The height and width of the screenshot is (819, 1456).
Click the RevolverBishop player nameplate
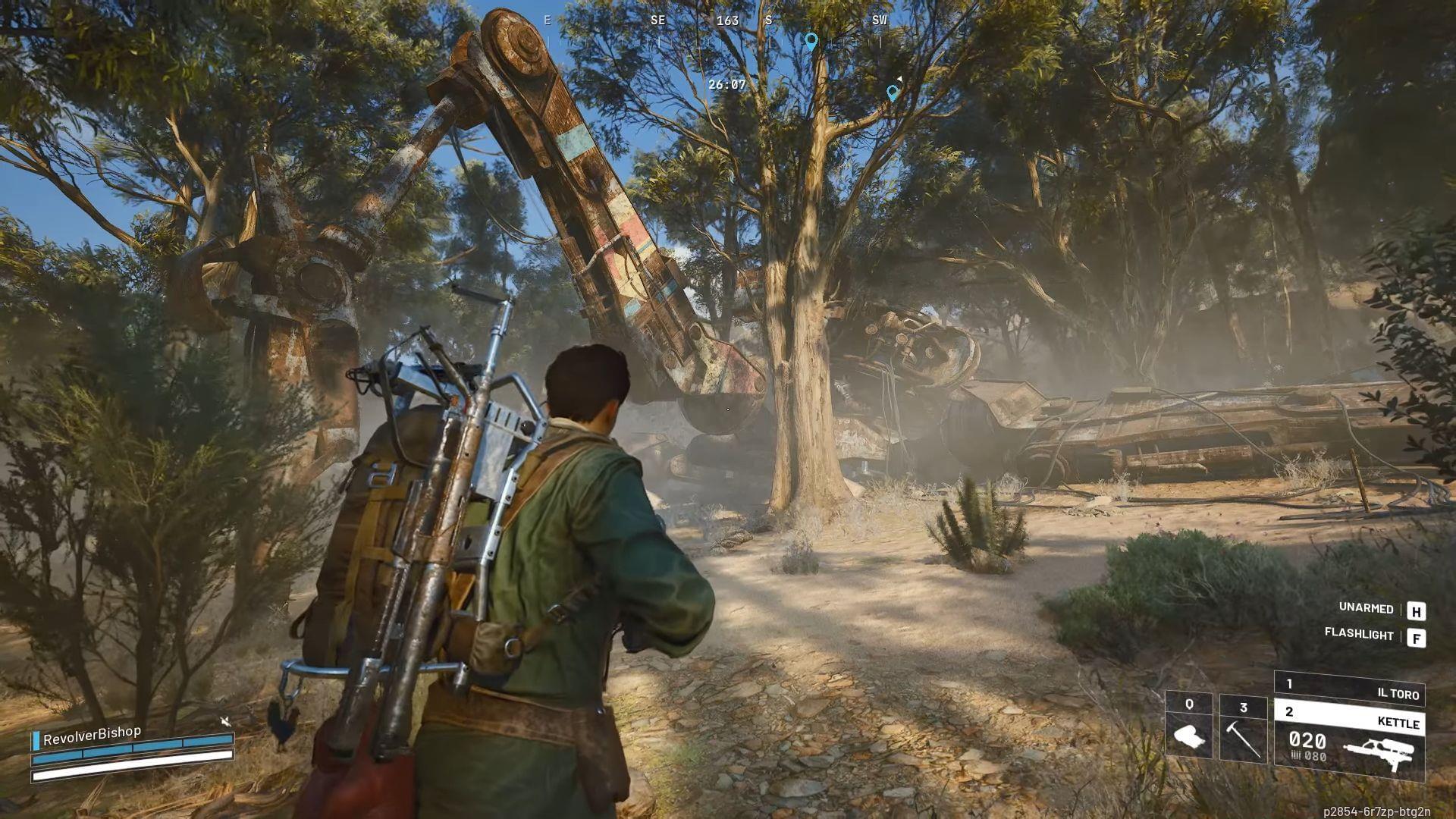tap(92, 735)
